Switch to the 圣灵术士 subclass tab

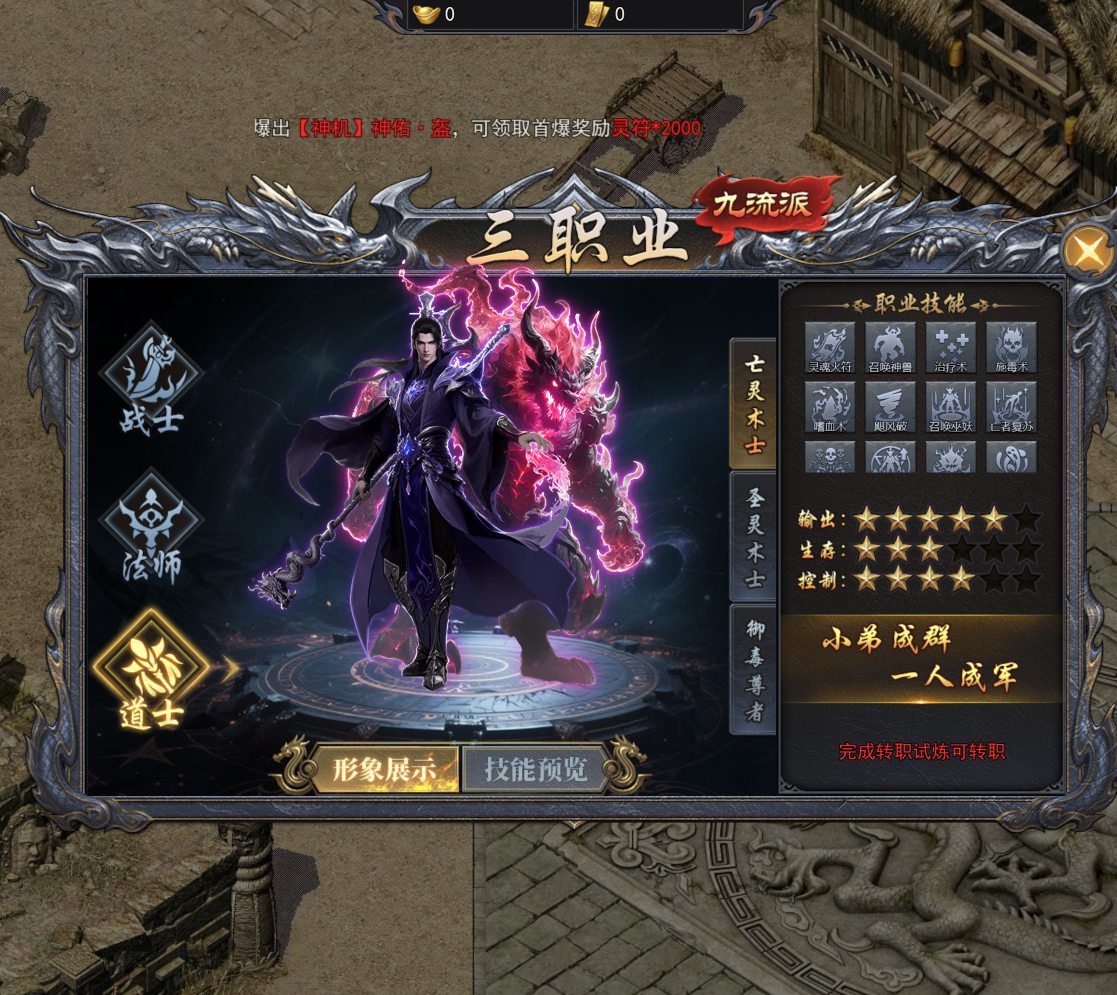tap(754, 536)
